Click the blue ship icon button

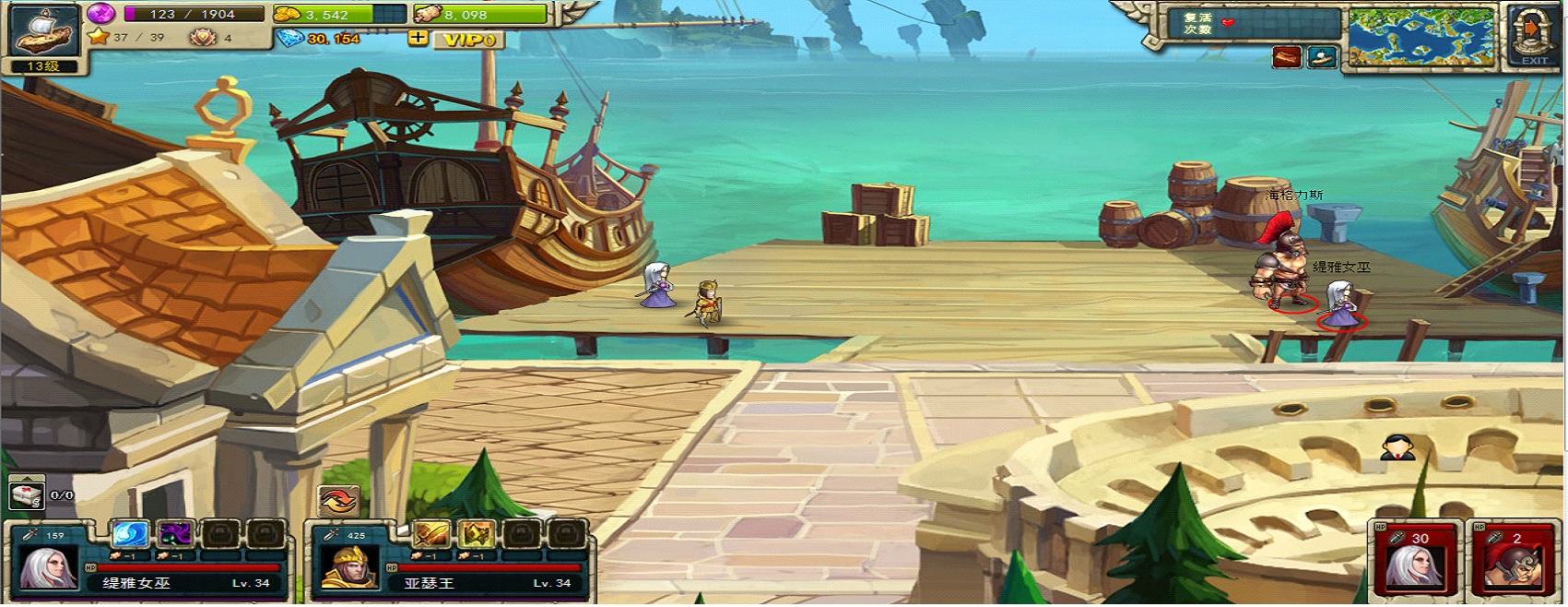pos(1323,57)
